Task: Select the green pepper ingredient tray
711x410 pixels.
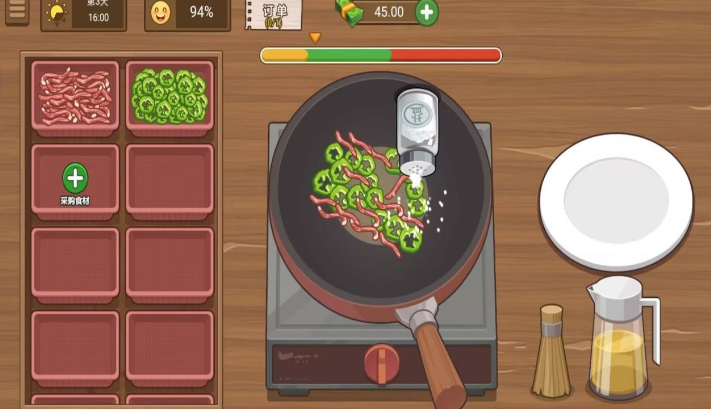Action: point(169,96)
